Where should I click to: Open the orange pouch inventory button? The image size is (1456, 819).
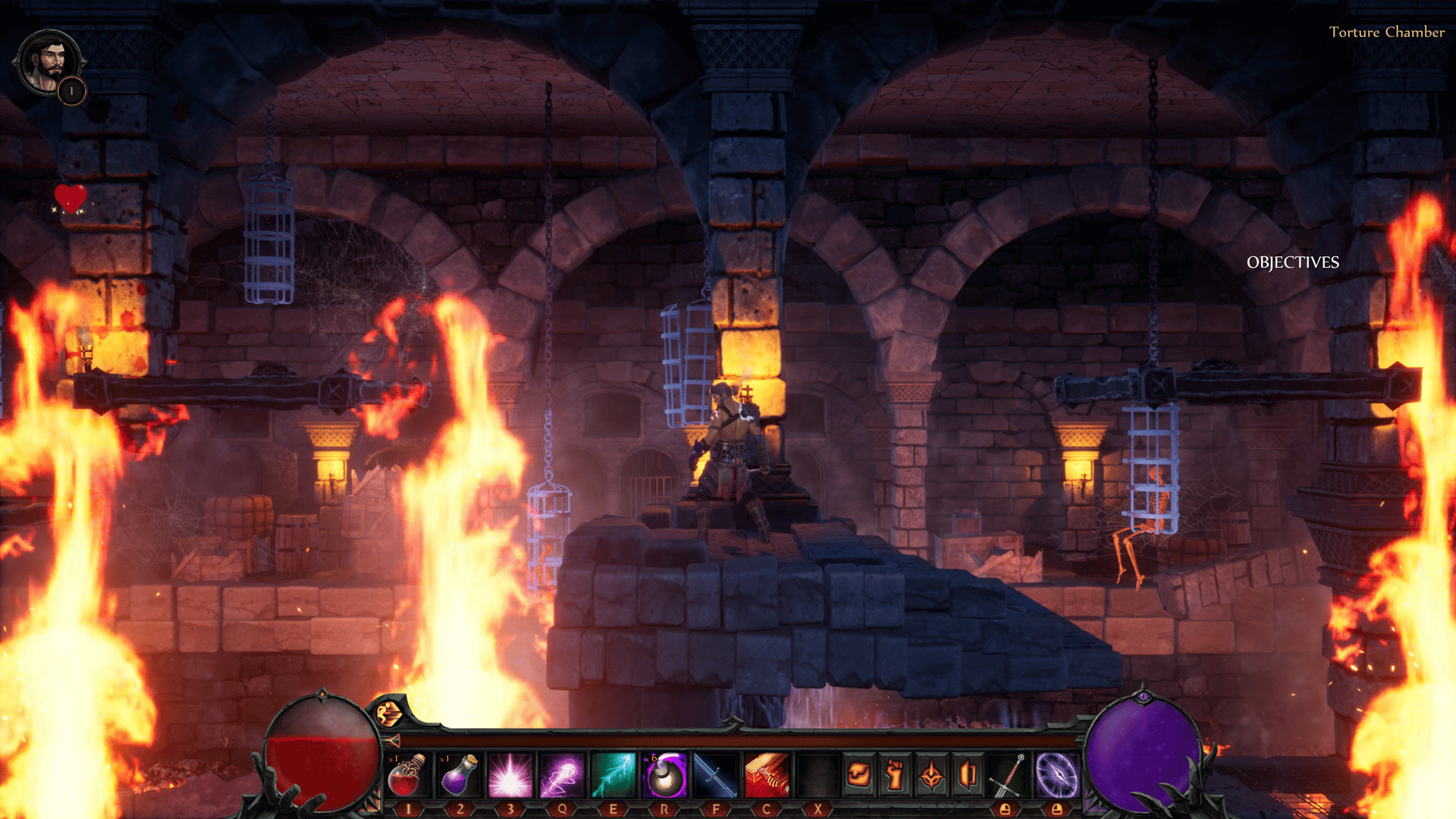pos(858,775)
